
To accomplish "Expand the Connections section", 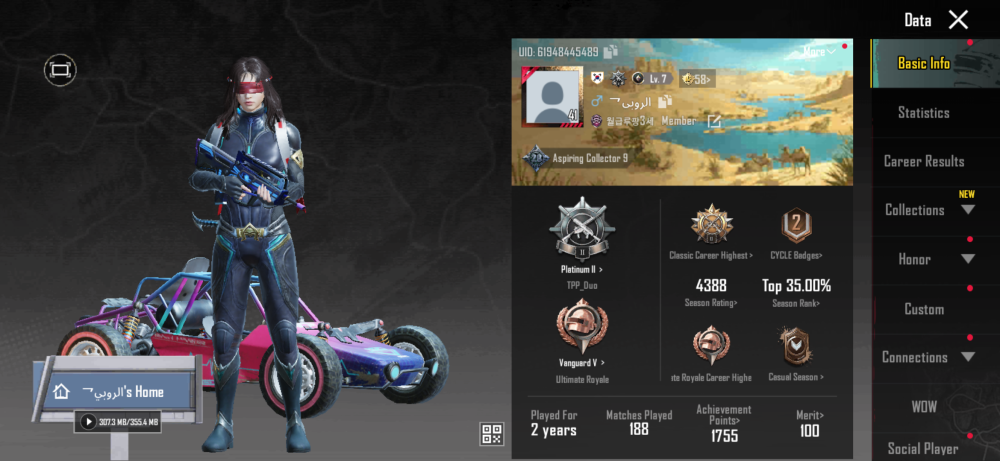I will pyautogui.click(x=927, y=357).
